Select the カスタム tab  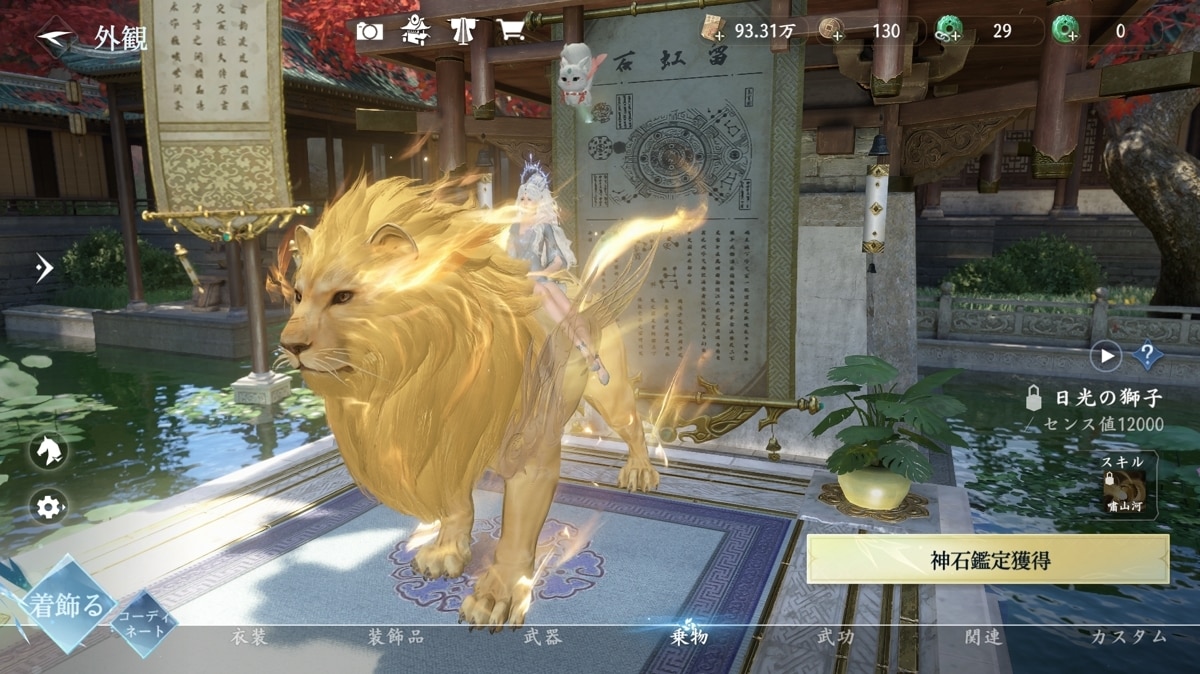coord(1129,637)
